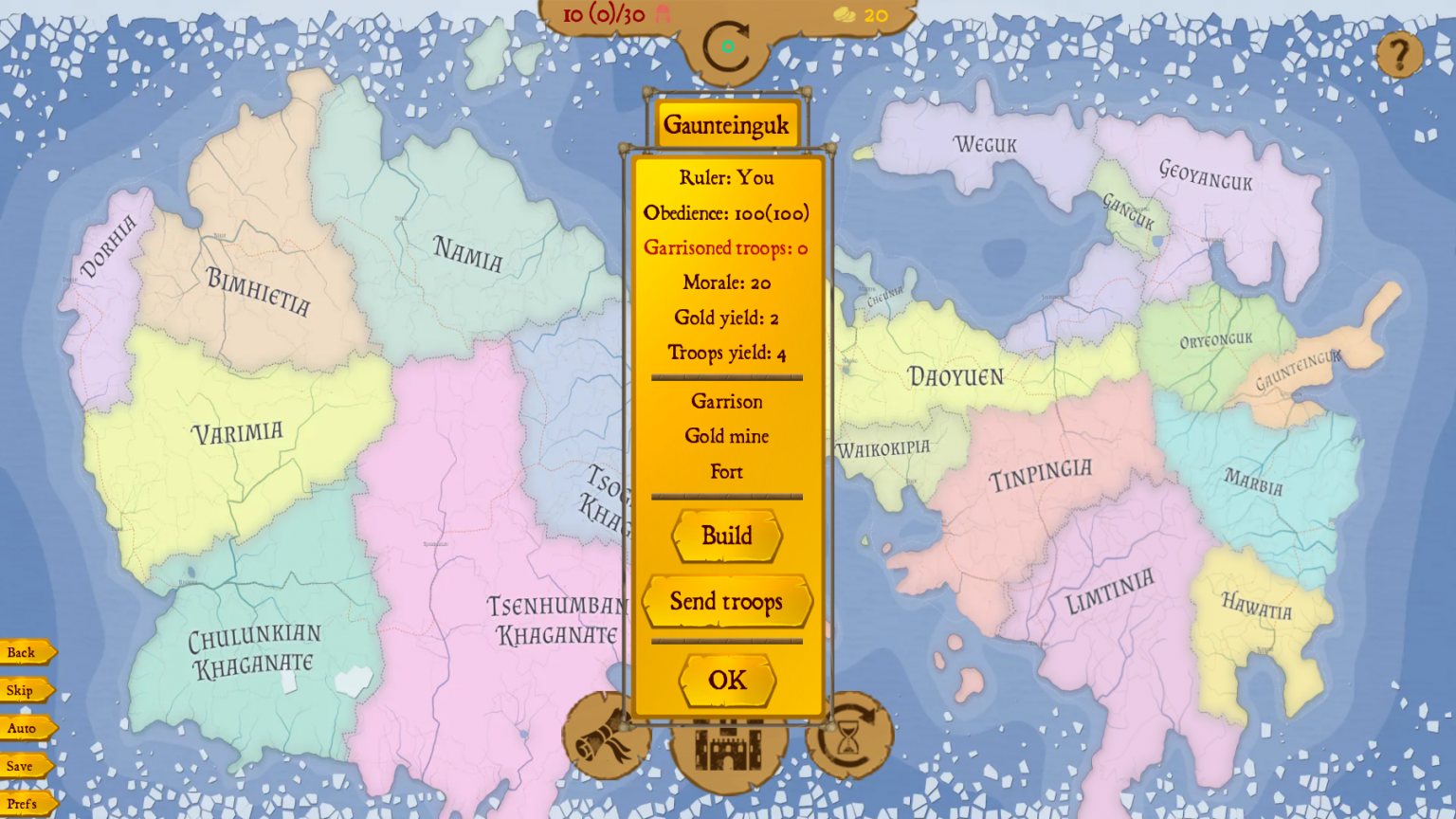Click the green dot inside the turn arrow
Screen dimensions: 1456x819
click(730, 45)
